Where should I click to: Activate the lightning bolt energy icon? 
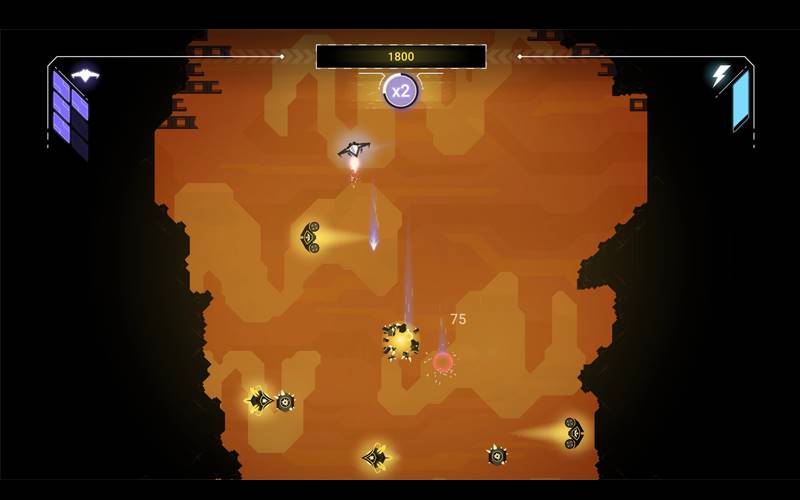point(720,75)
